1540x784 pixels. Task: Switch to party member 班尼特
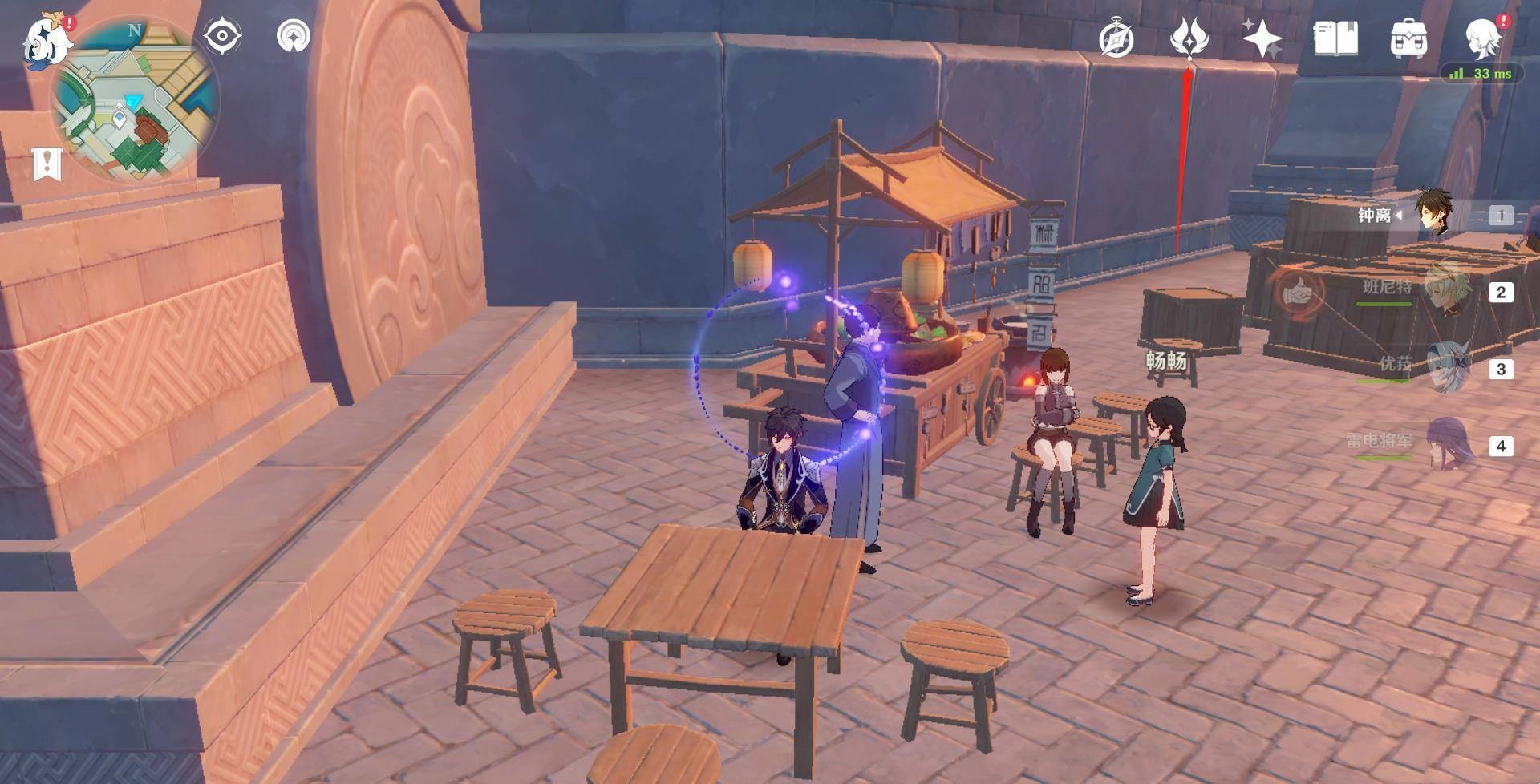tap(1444, 290)
